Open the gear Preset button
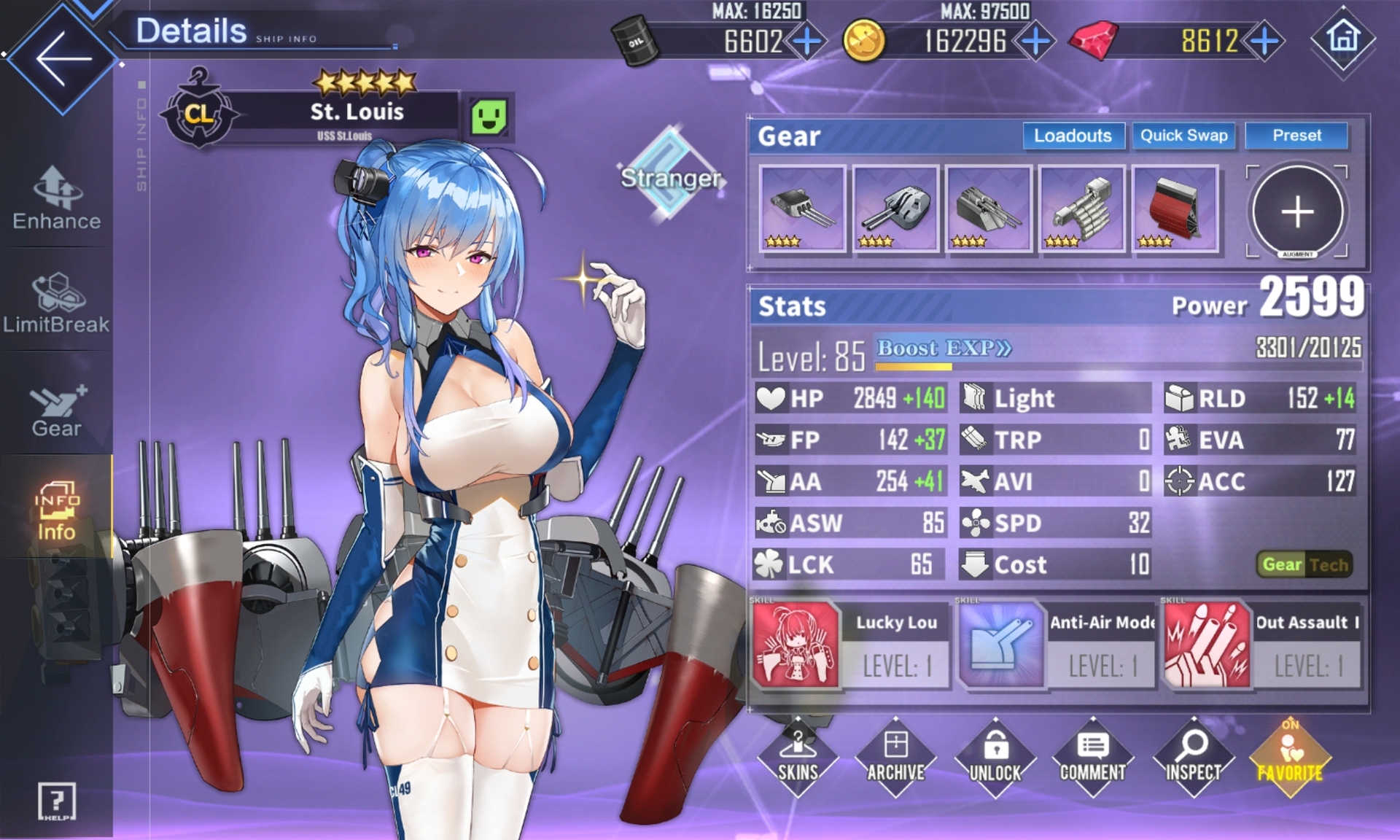Viewport: 1400px width, 840px height. point(1296,136)
